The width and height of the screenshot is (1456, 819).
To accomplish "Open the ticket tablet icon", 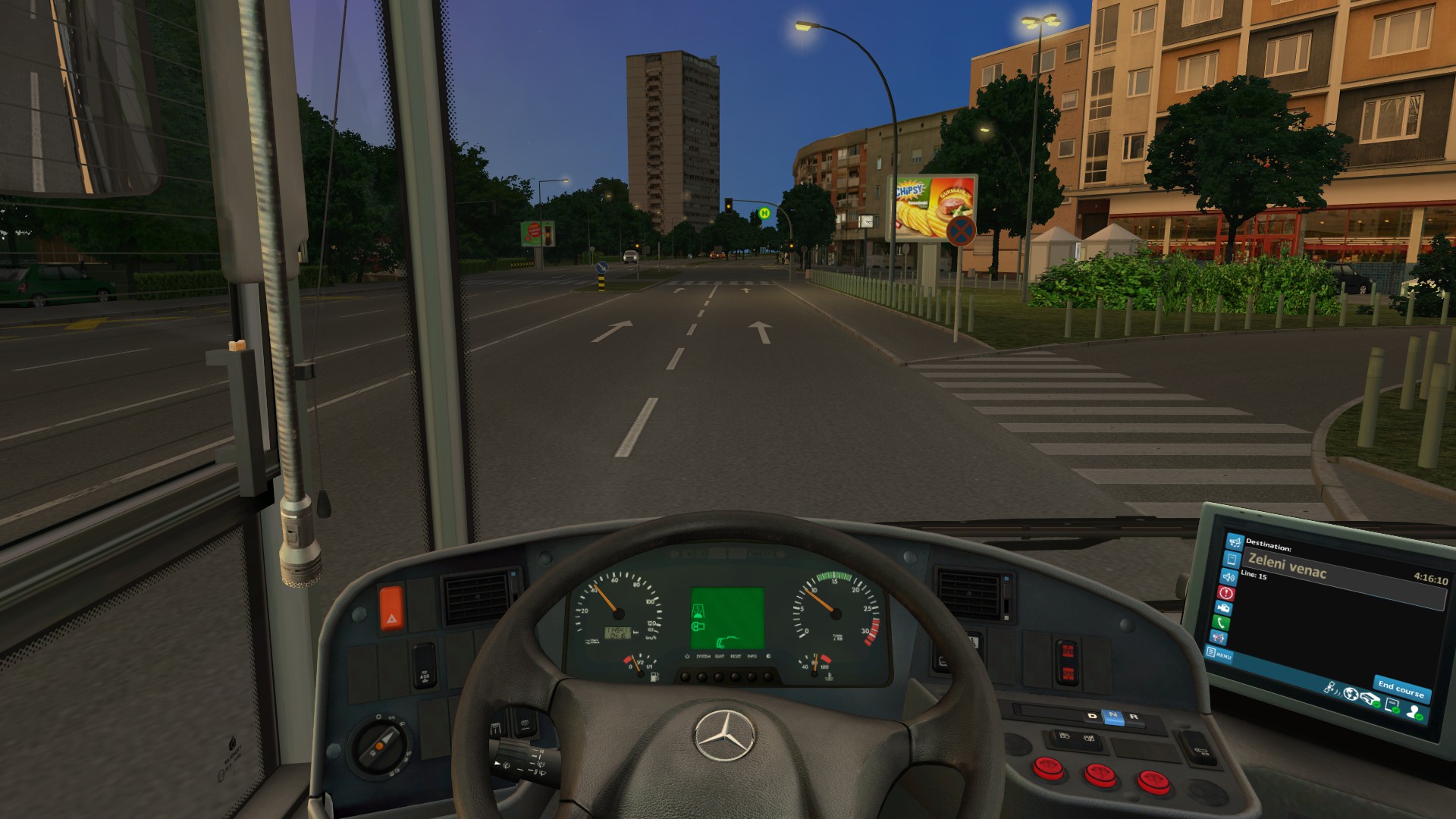I will (1232, 560).
